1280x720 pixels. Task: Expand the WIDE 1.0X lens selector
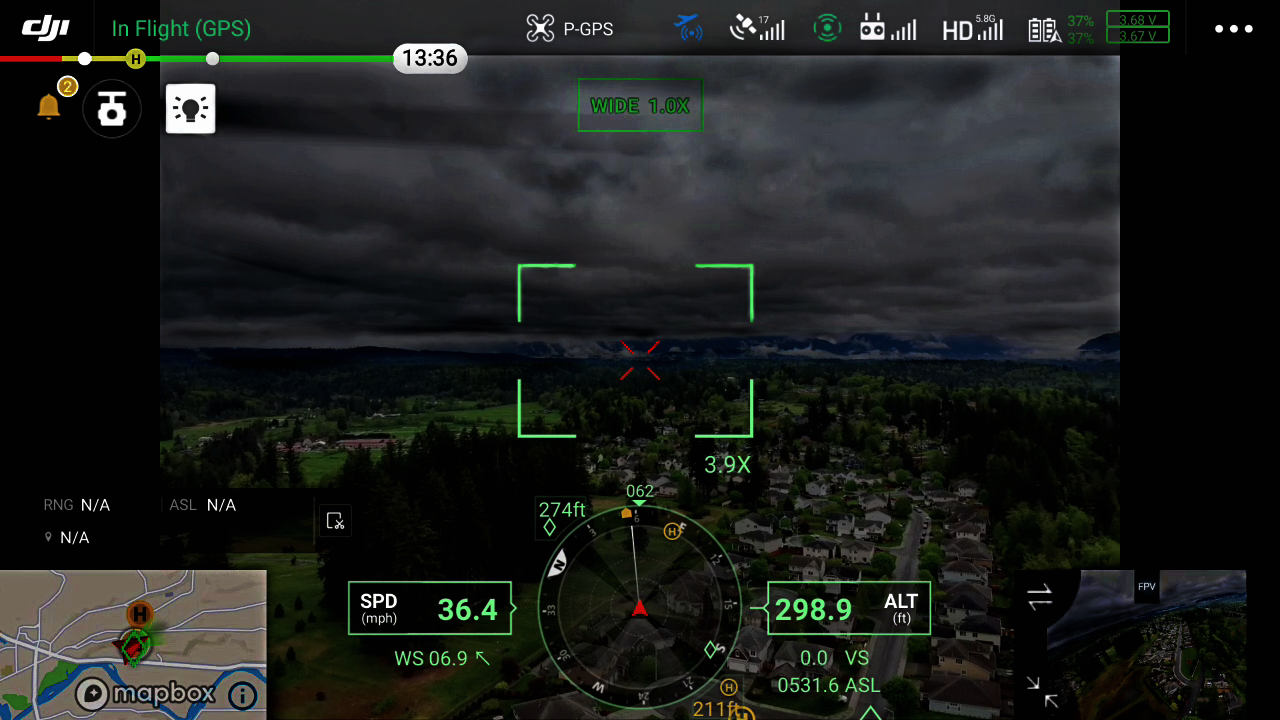(640, 105)
